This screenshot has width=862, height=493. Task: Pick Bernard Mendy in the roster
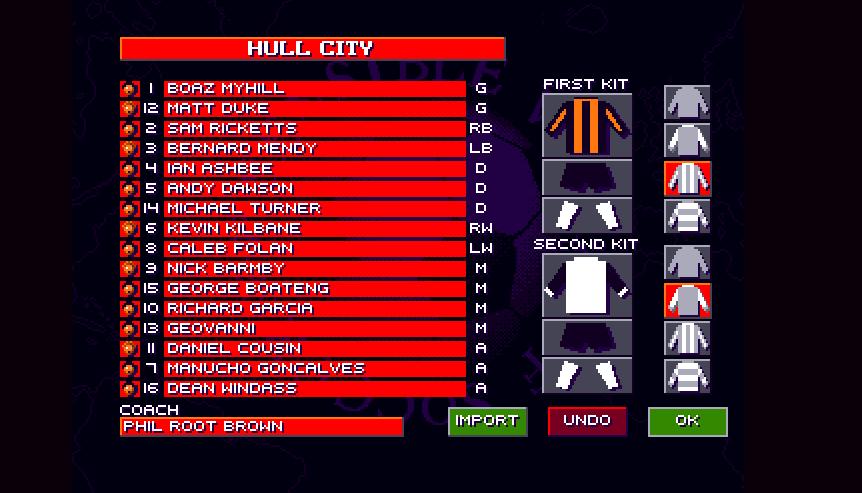click(x=314, y=149)
